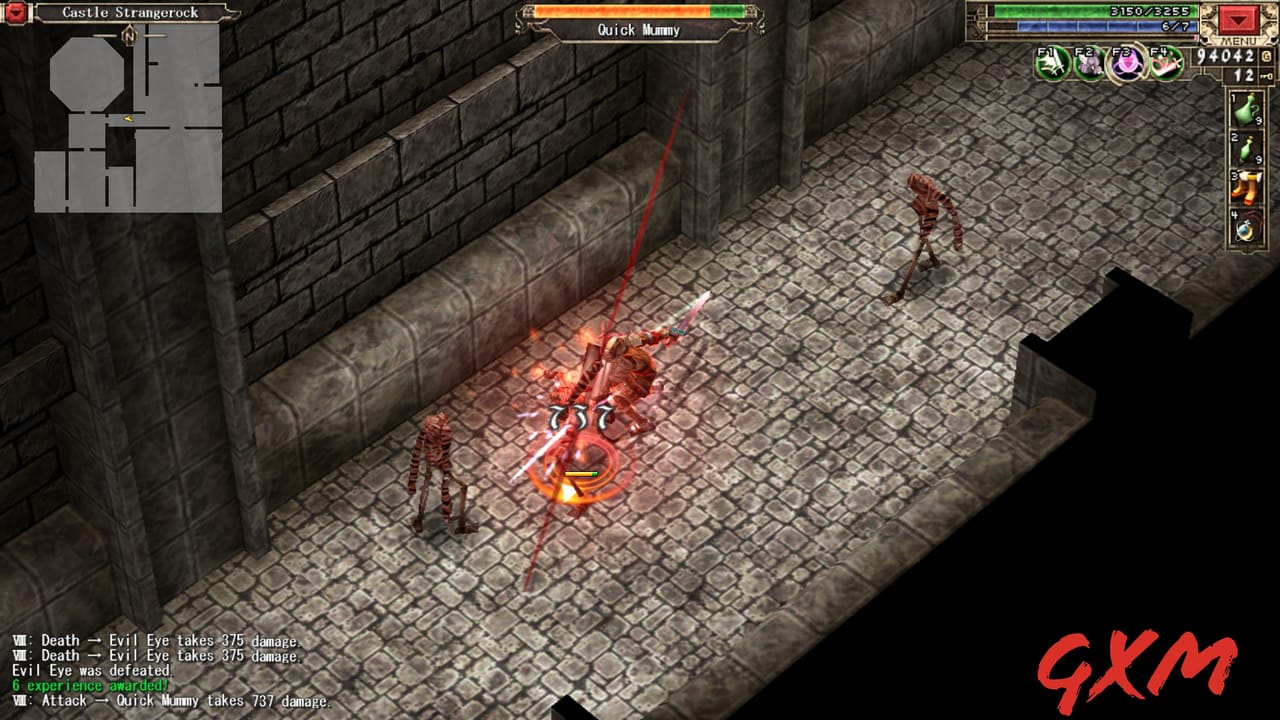1280x720 pixels.
Task: Use the slim green elixir in slot 2
Action: click(x=1245, y=148)
